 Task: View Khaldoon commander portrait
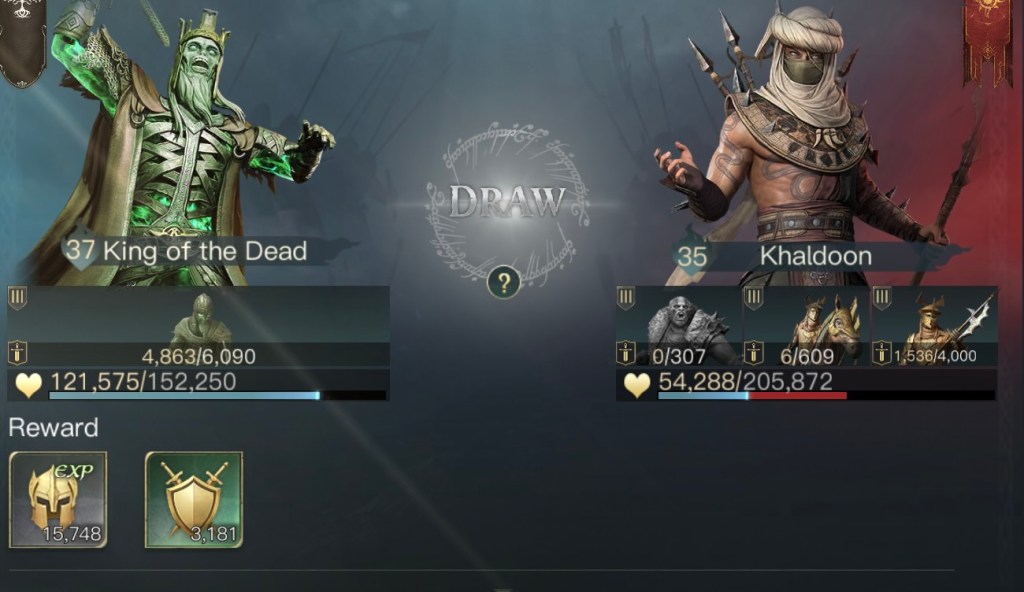point(800,130)
